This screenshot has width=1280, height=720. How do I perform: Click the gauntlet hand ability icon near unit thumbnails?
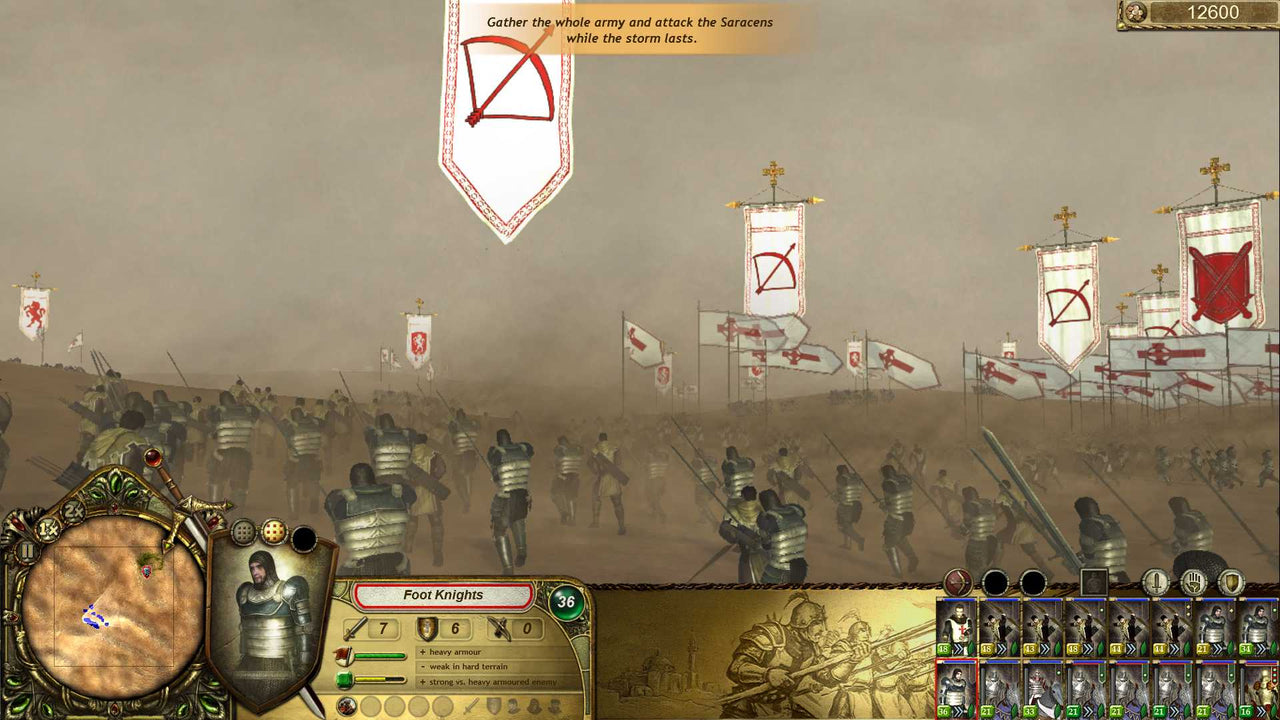(1194, 580)
